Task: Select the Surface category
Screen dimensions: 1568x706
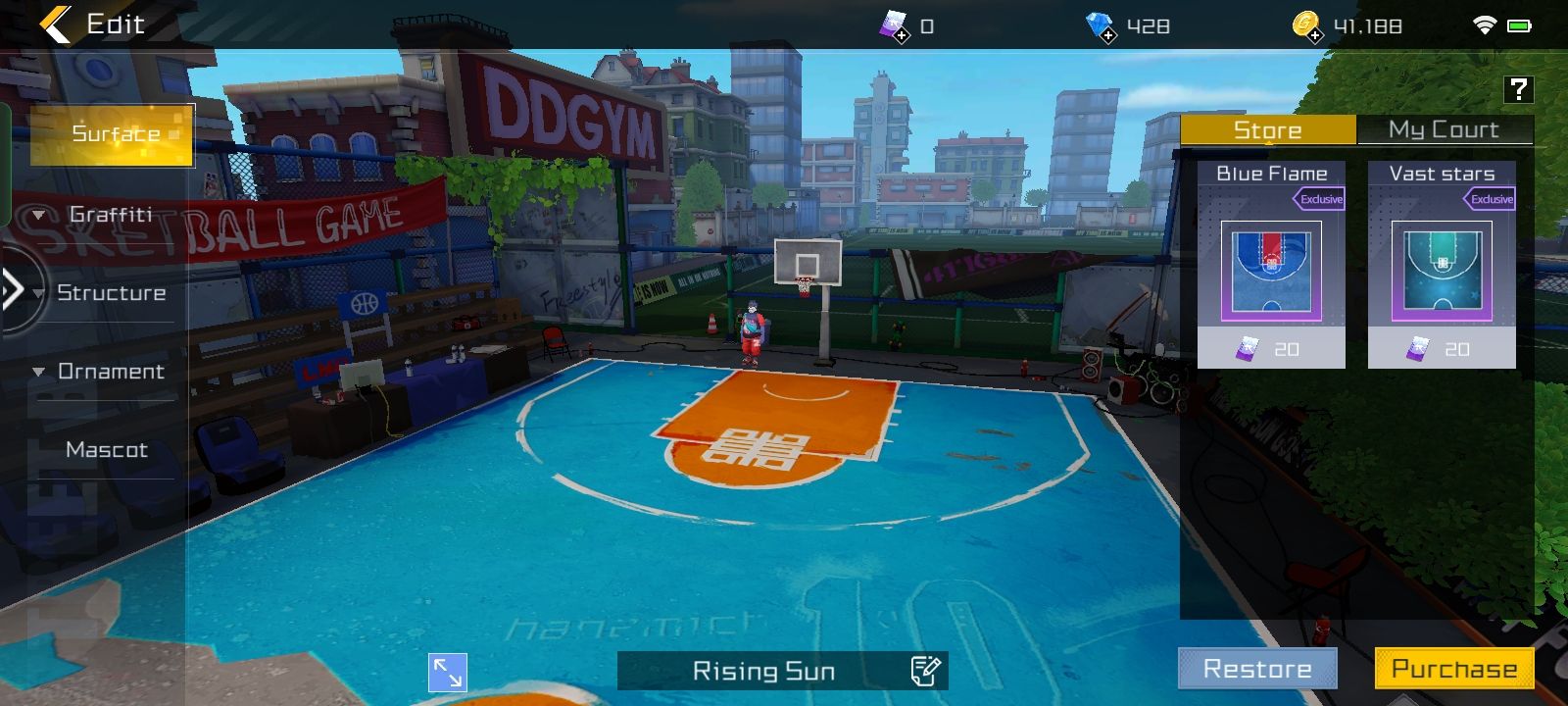Action: click(x=113, y=134)
